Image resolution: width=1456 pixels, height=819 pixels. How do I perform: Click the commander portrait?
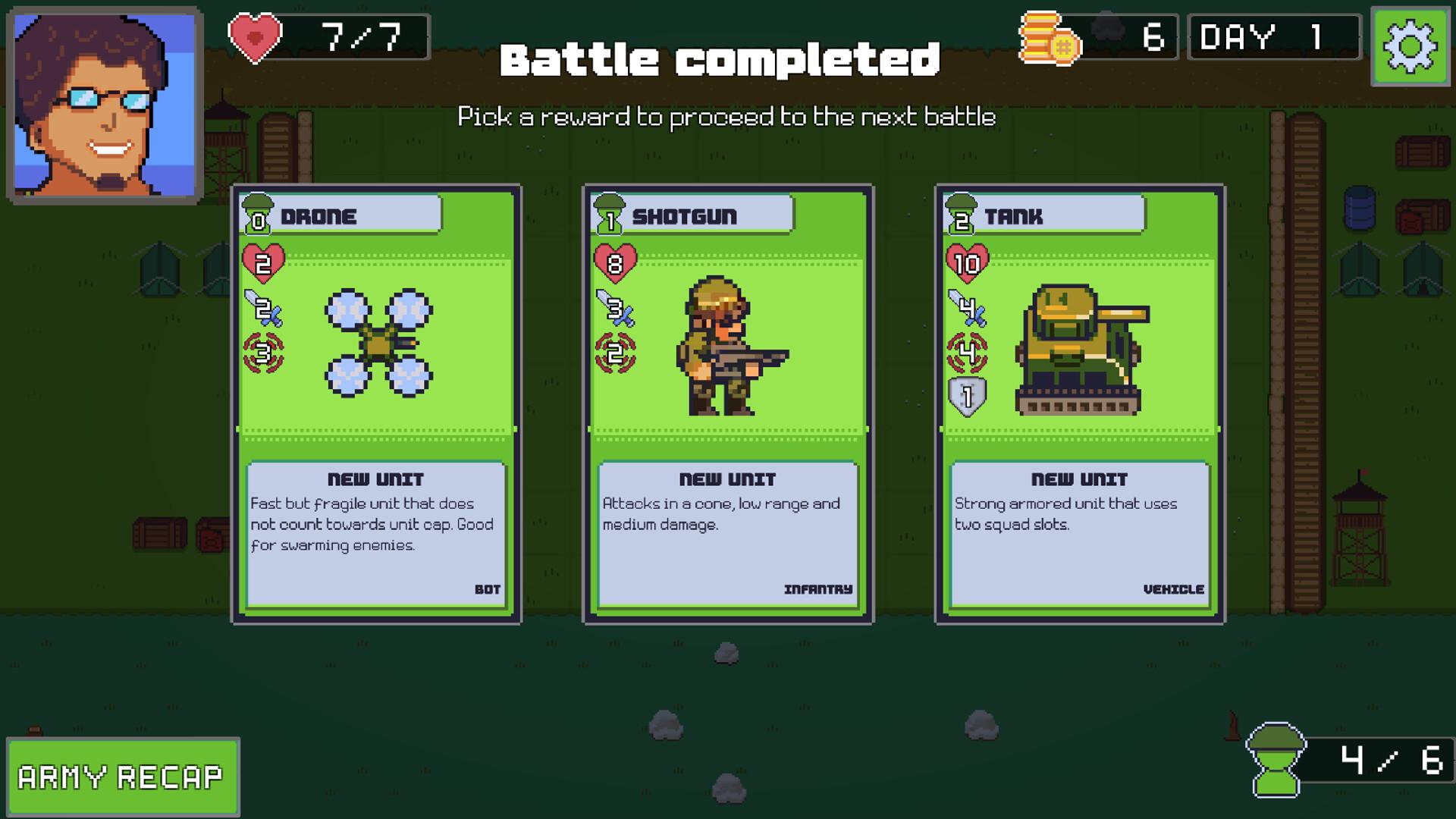pos(105,105)
